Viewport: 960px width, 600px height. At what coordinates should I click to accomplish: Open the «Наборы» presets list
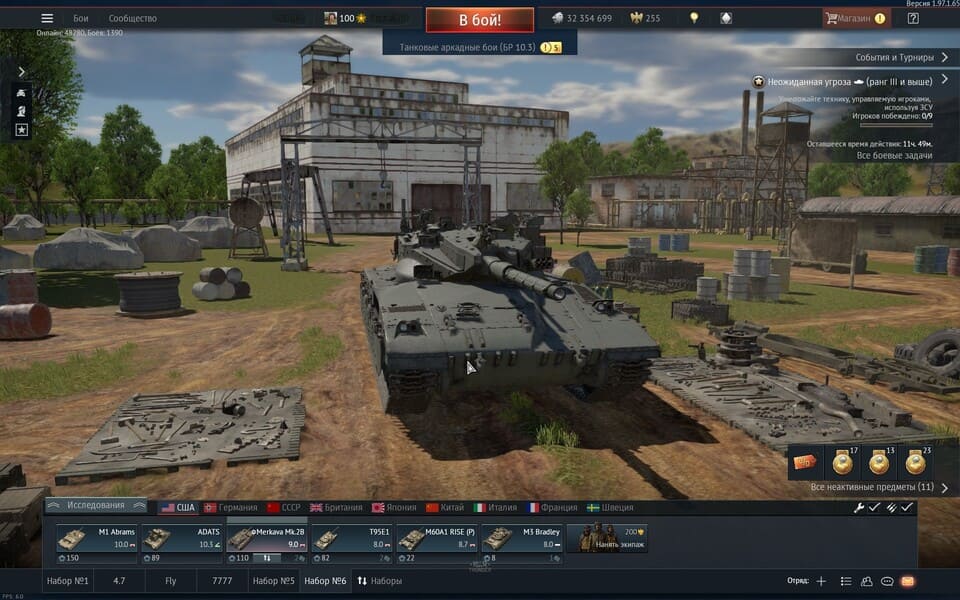click(x=380, y=581)
